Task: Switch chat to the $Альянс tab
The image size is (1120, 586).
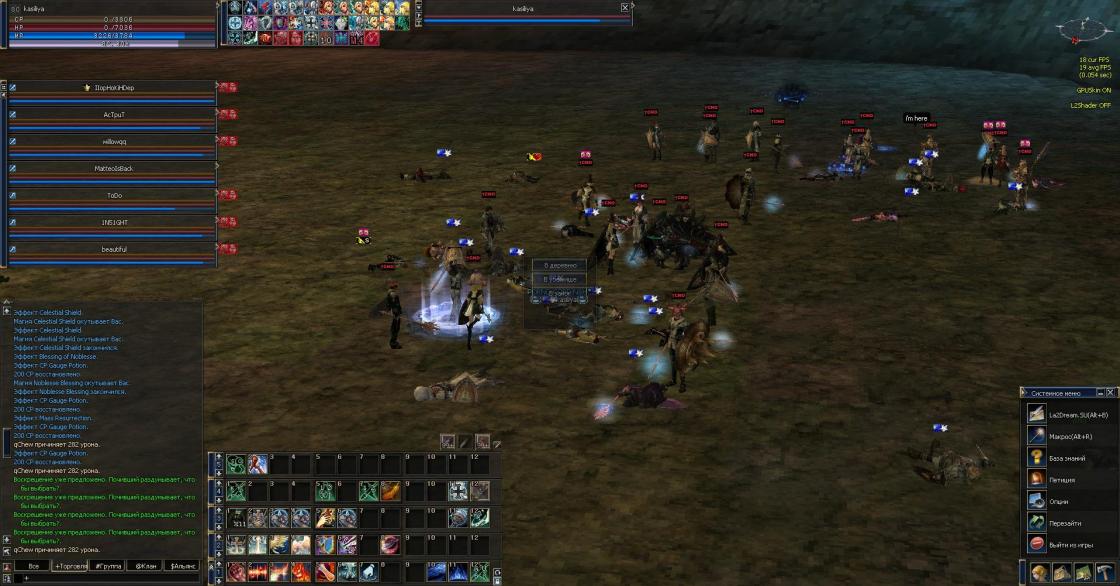Action: [x=181, y=566]
